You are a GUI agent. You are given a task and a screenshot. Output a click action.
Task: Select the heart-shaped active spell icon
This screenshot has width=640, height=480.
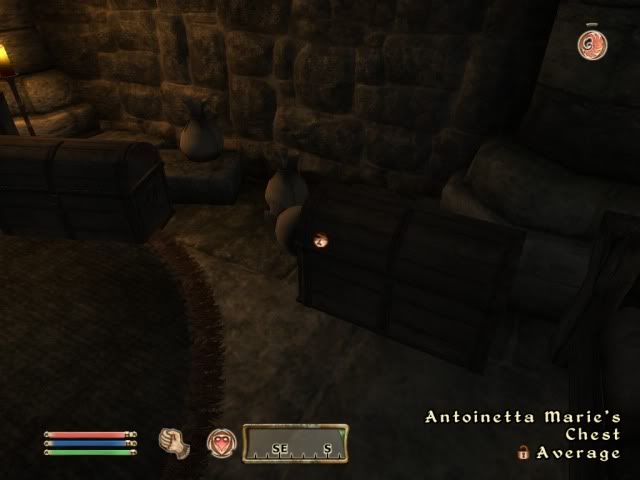tap(222, 443)
